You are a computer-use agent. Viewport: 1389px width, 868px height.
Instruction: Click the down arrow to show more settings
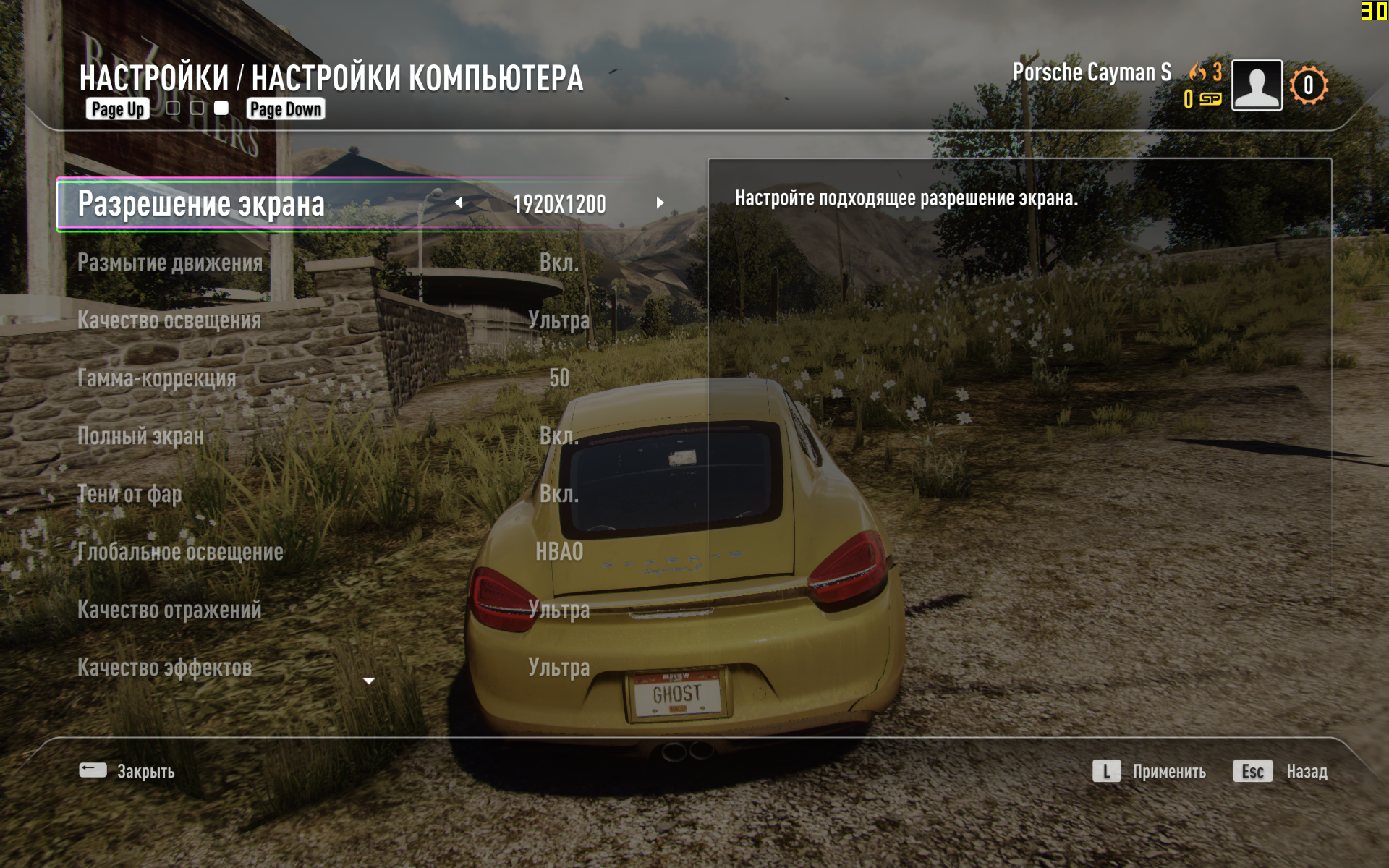pyautogui.click(x=369, y=681)
